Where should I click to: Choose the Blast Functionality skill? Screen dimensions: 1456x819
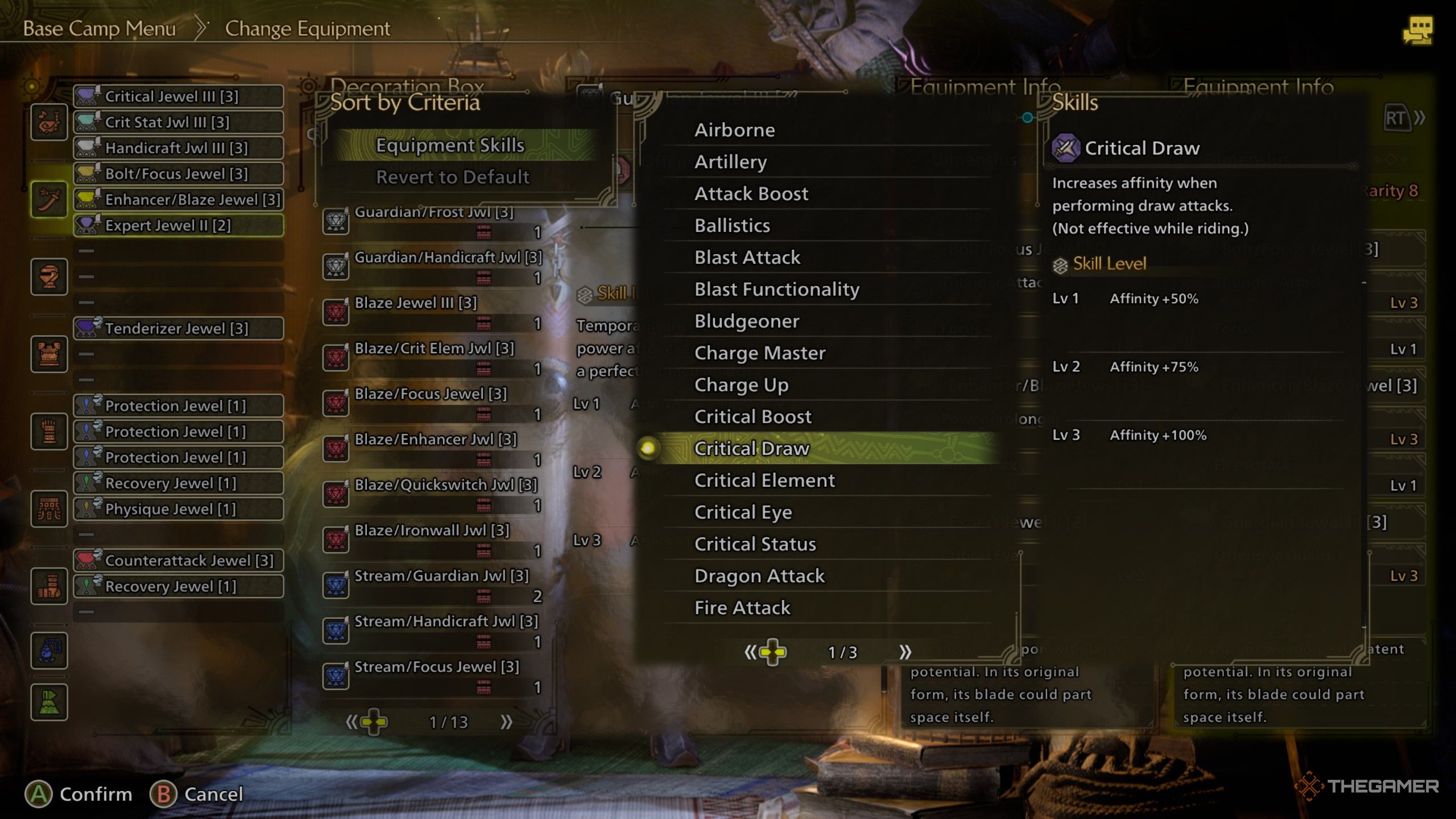pos(776,289)
